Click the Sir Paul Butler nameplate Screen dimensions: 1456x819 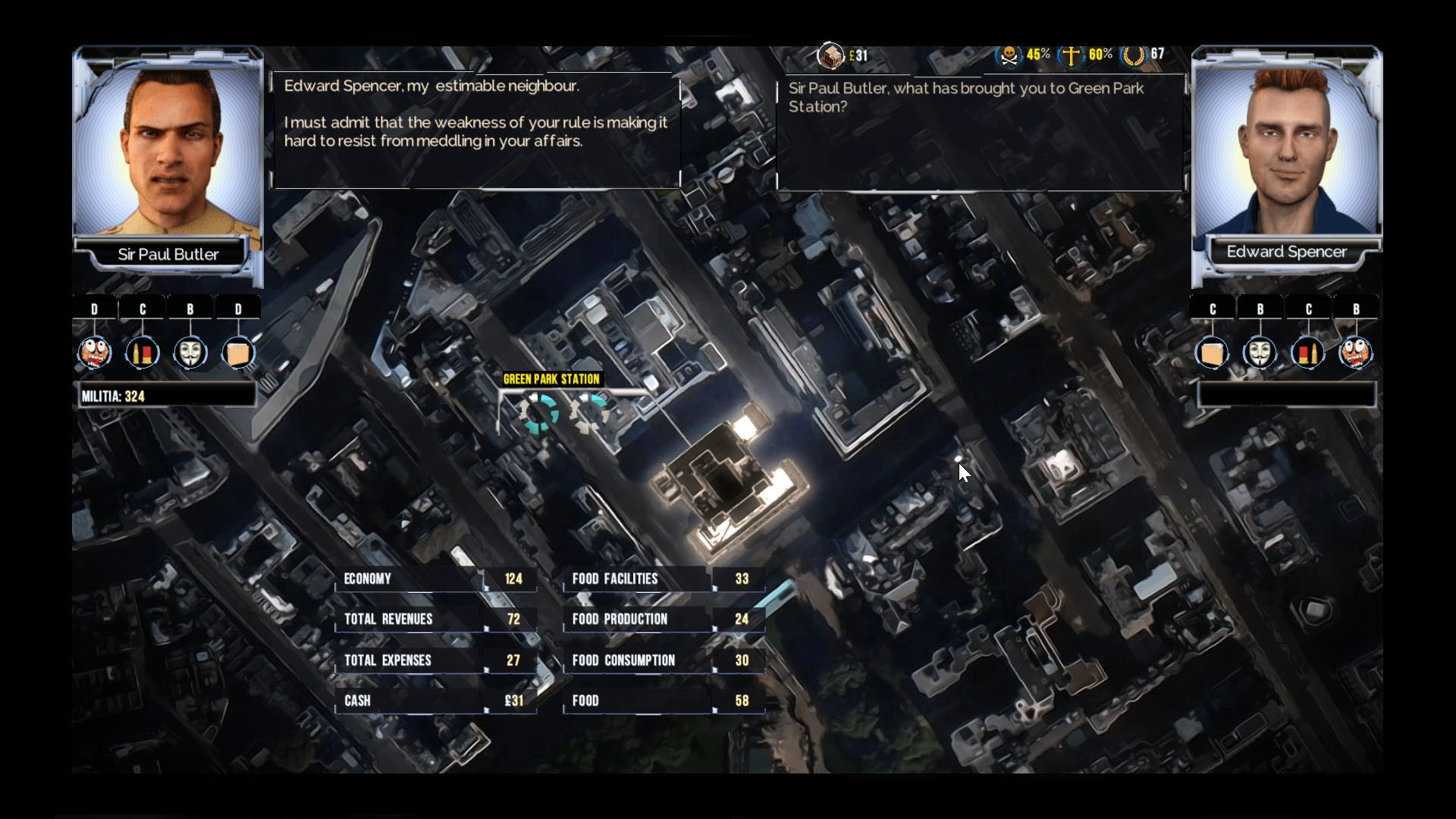click(x=168, y=254)
